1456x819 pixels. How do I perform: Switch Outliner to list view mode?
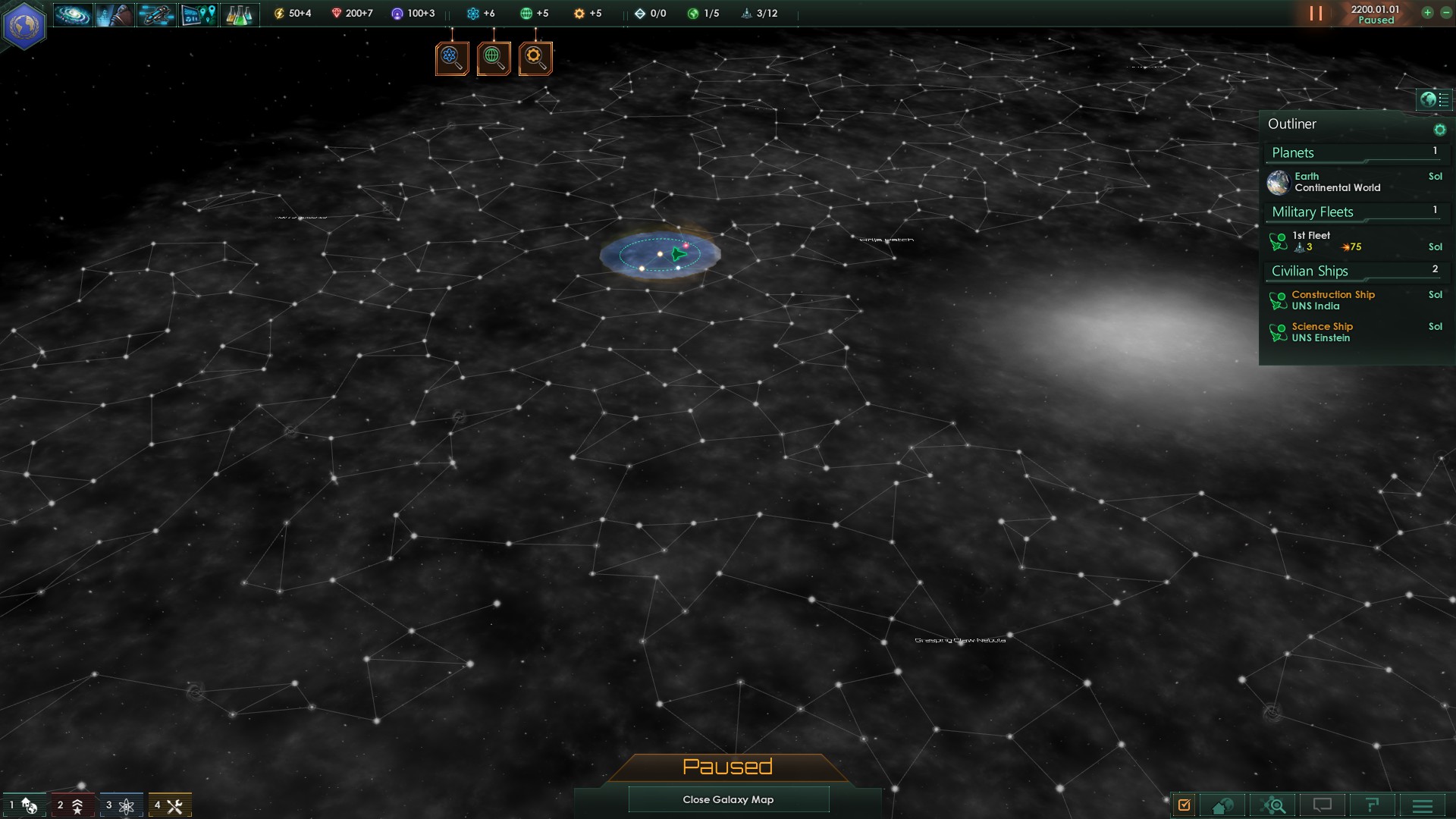[1445, 99]
